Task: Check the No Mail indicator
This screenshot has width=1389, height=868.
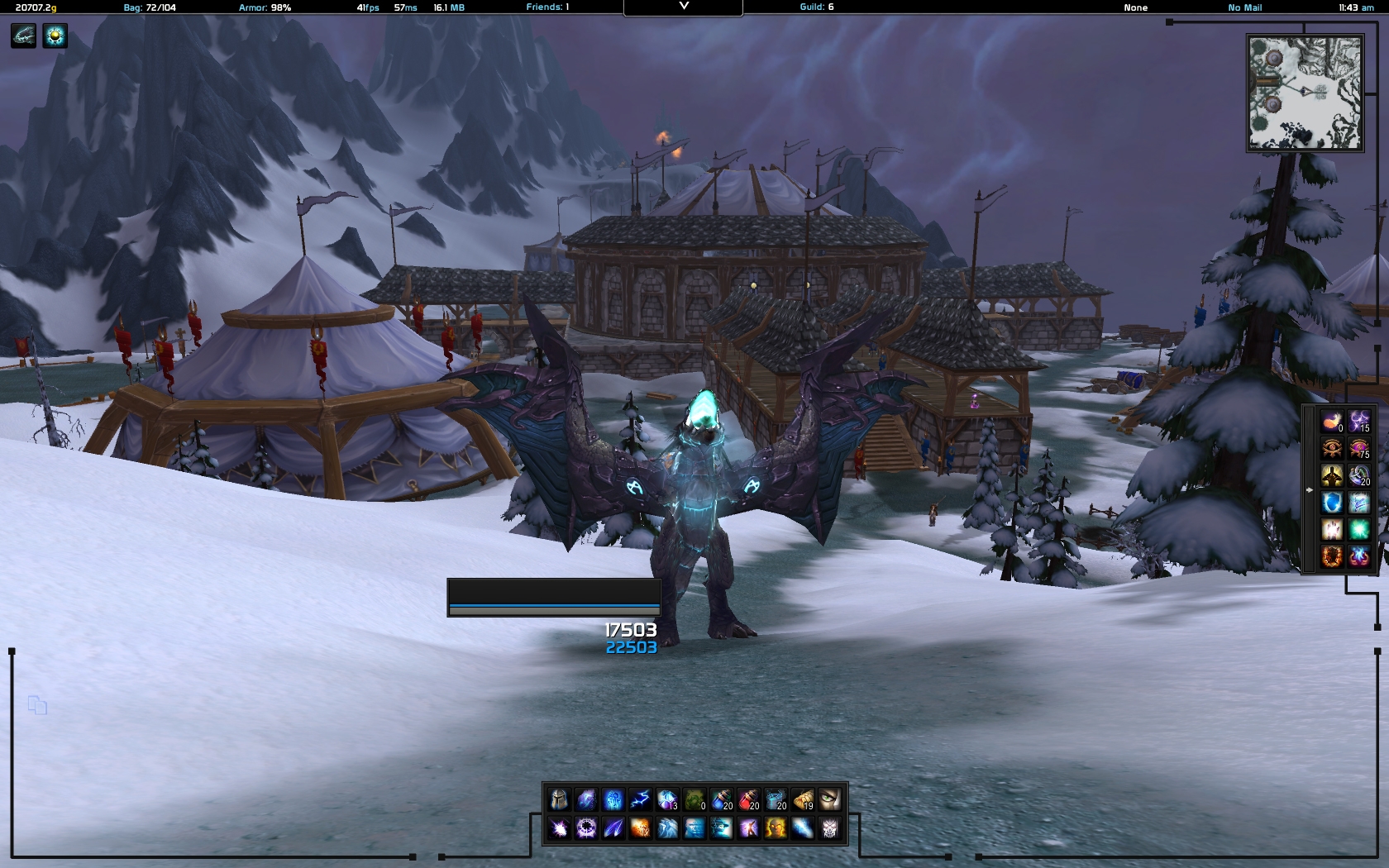Action: (1244, 7)
